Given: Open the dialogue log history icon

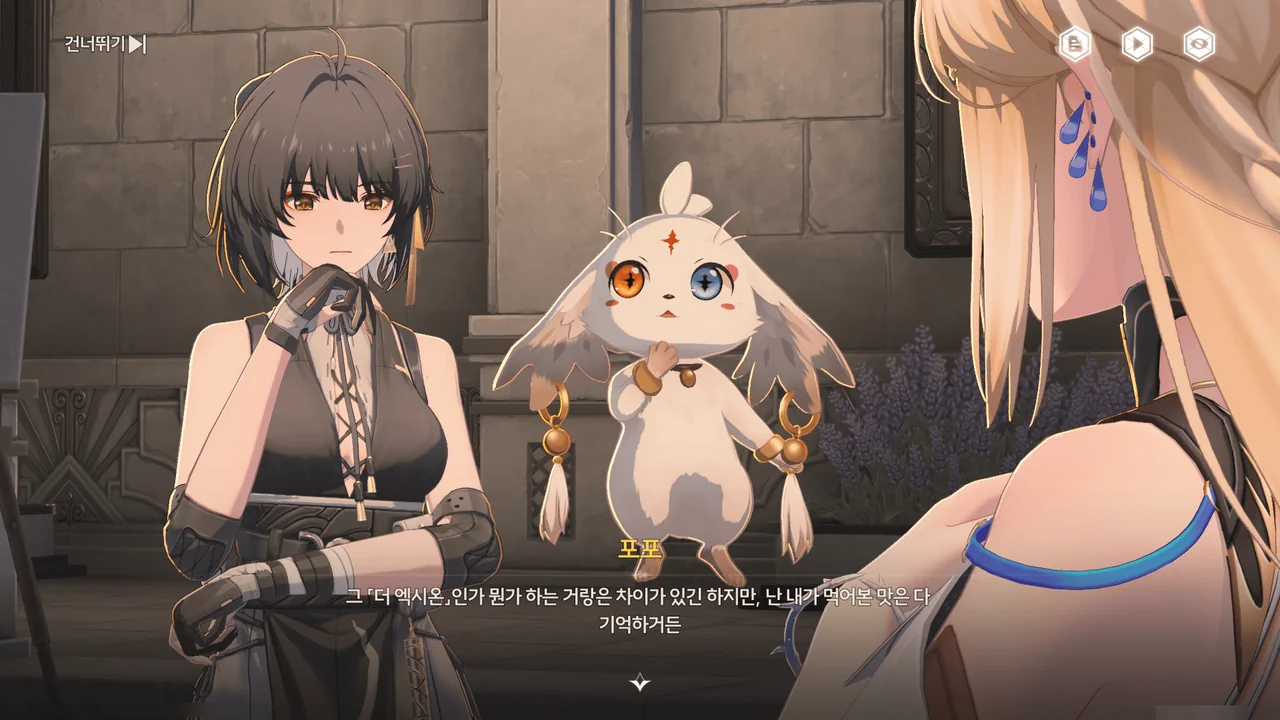Looking at the screenshot, I should pos(1075,44).
